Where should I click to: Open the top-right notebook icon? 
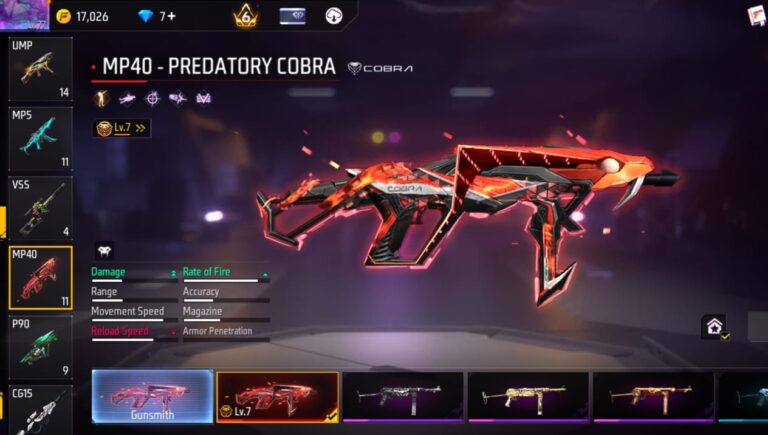(x=756, y=15)
